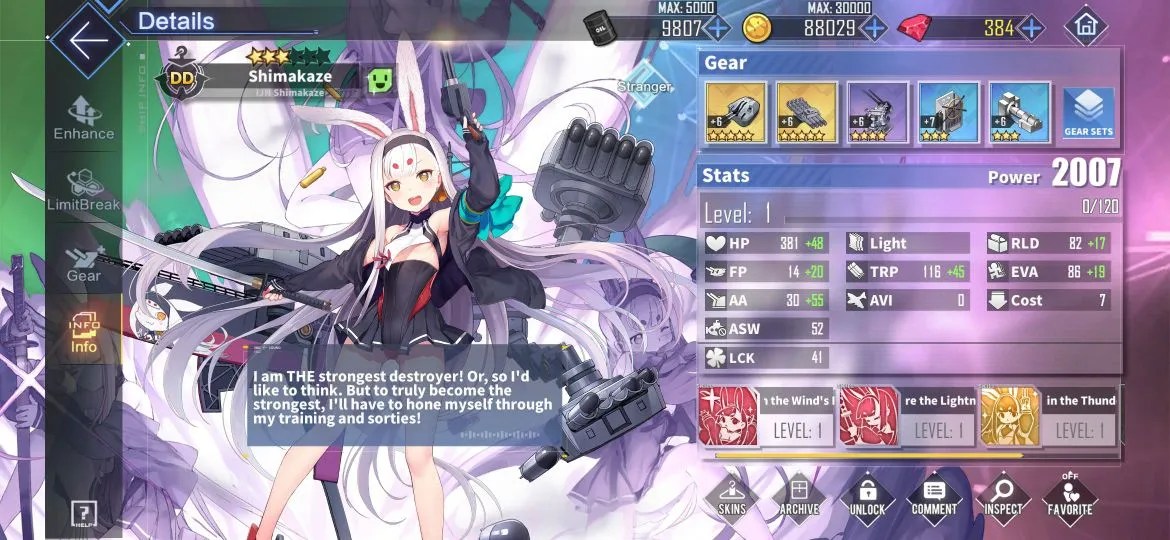This screenshot has height=540, width=1170.
Task: Switch to the LimitBreak tab
Action: click(x=84, y=190)
